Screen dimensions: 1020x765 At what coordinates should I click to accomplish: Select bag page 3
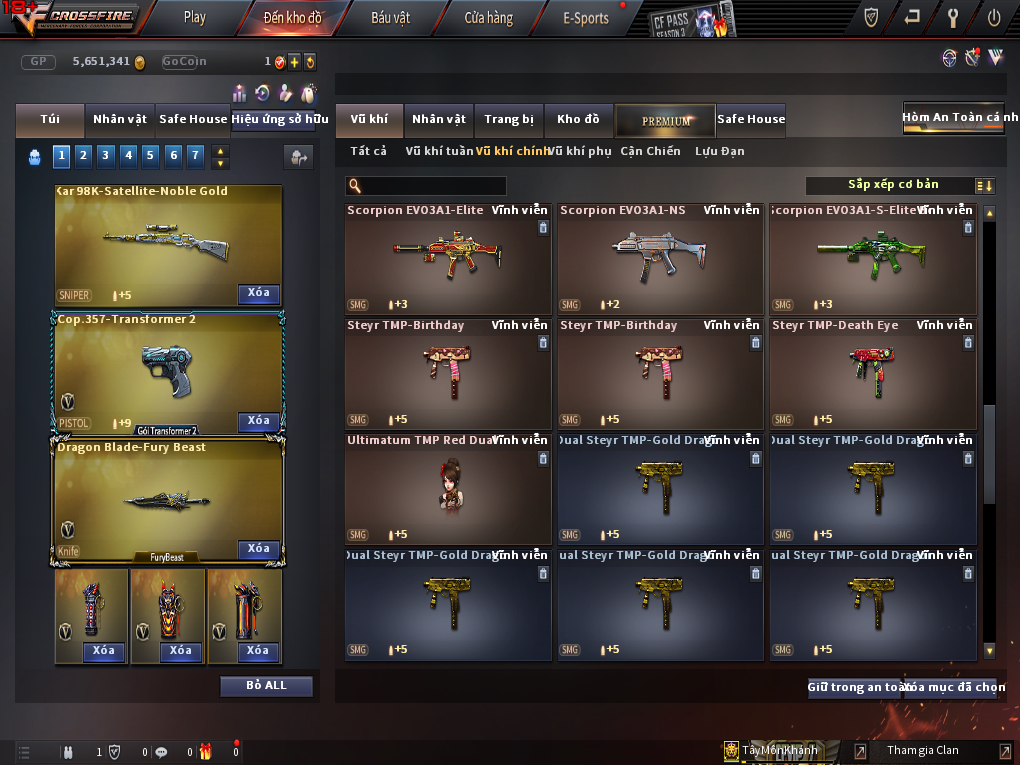click(x=105, y=155)
